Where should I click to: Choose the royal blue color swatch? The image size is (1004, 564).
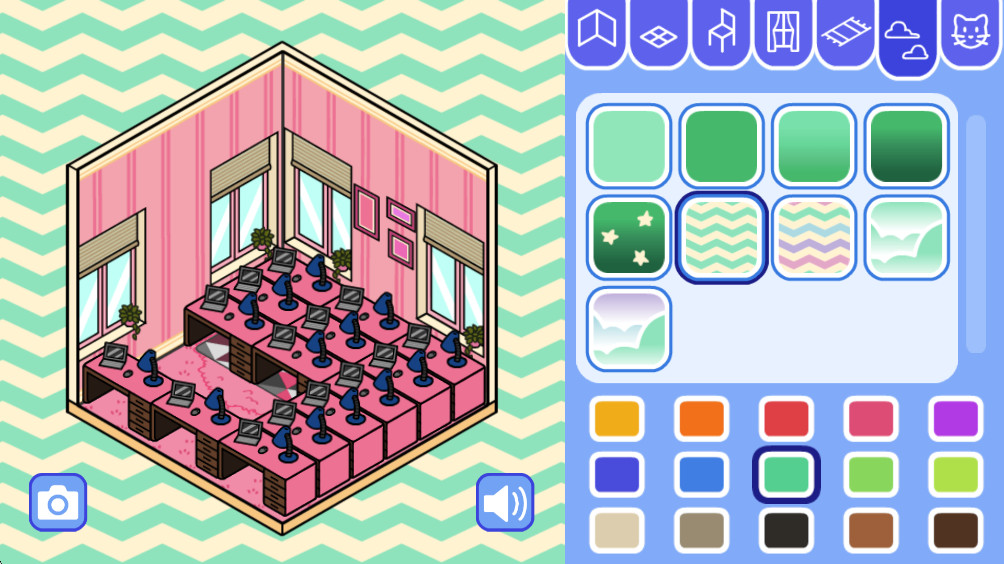(x=616, y=474)
